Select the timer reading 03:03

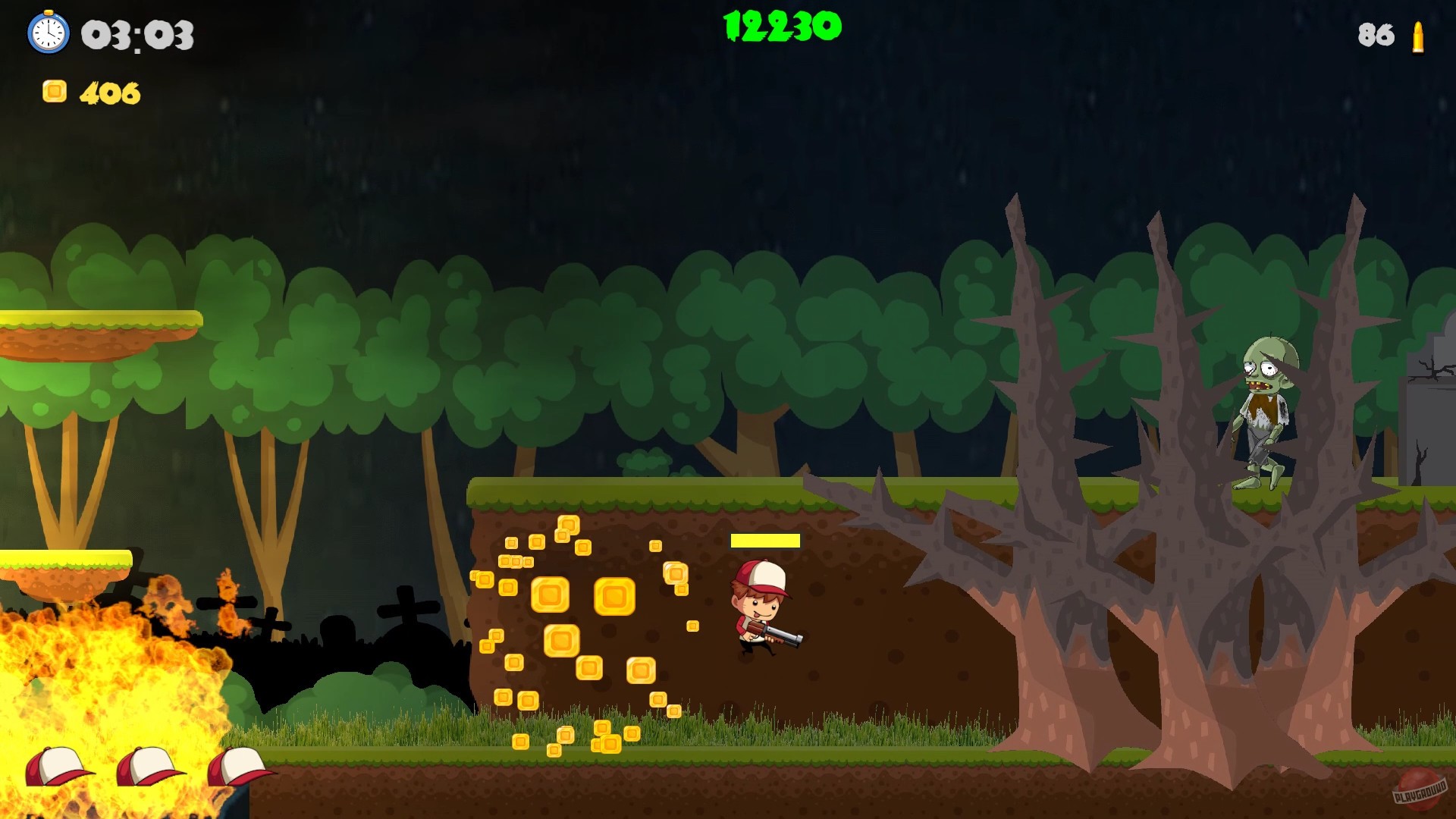(x=137, y=35)
